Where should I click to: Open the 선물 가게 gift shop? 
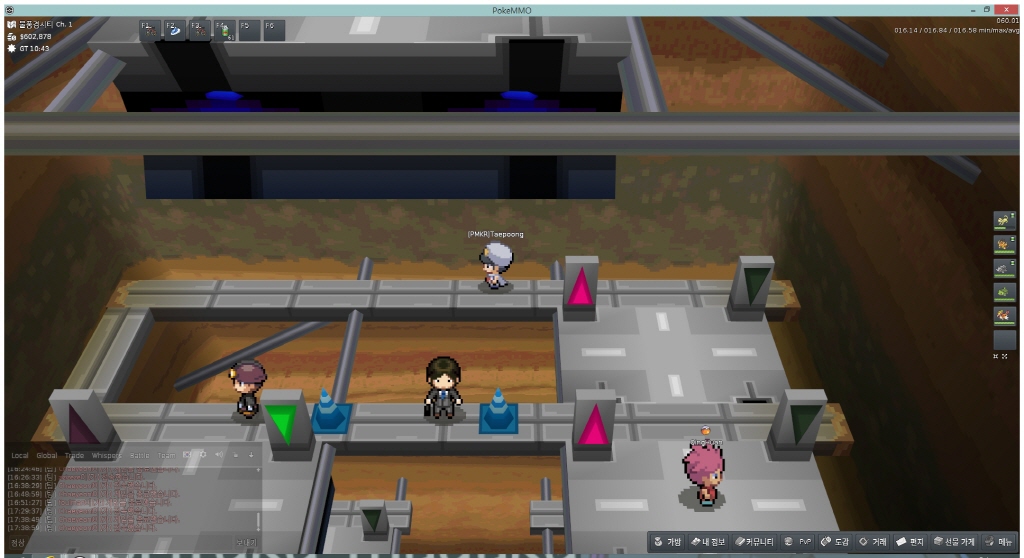[x=954, y=542]
